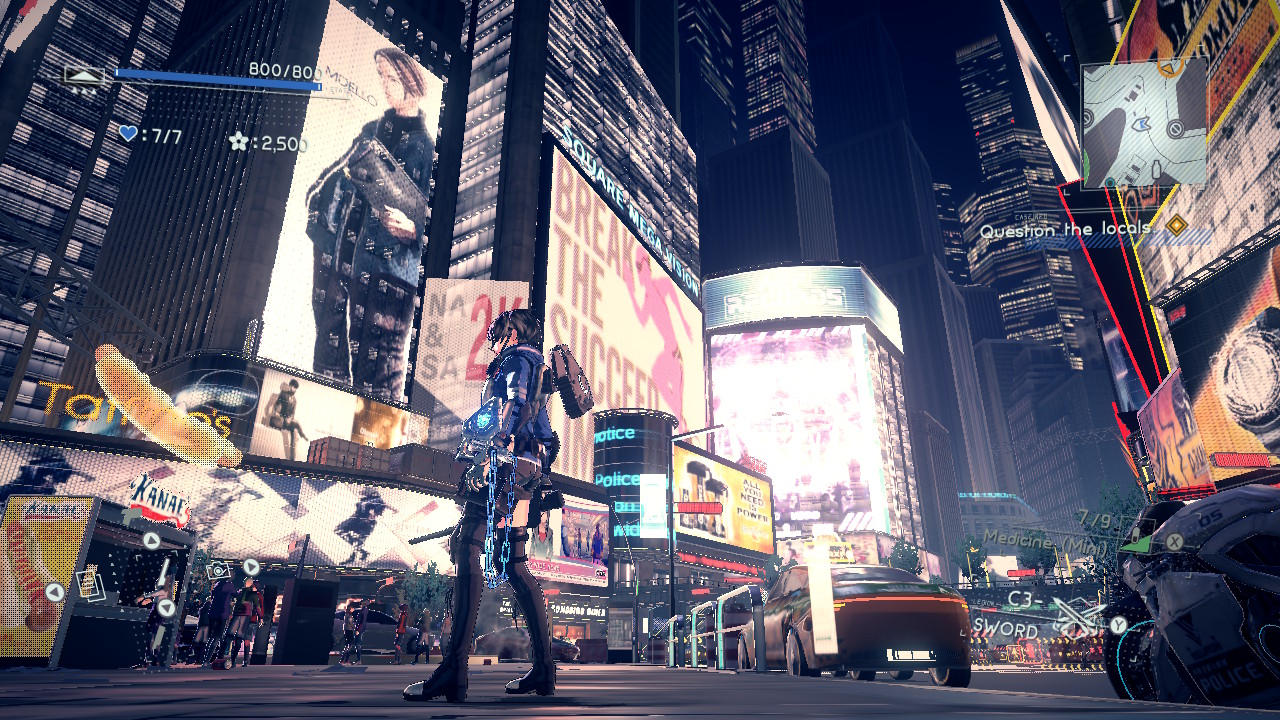Expand the left-pointing arrow marker by the hot dog billboard
The width and height of the screenshot is (1280, 720).
(54, 590)
